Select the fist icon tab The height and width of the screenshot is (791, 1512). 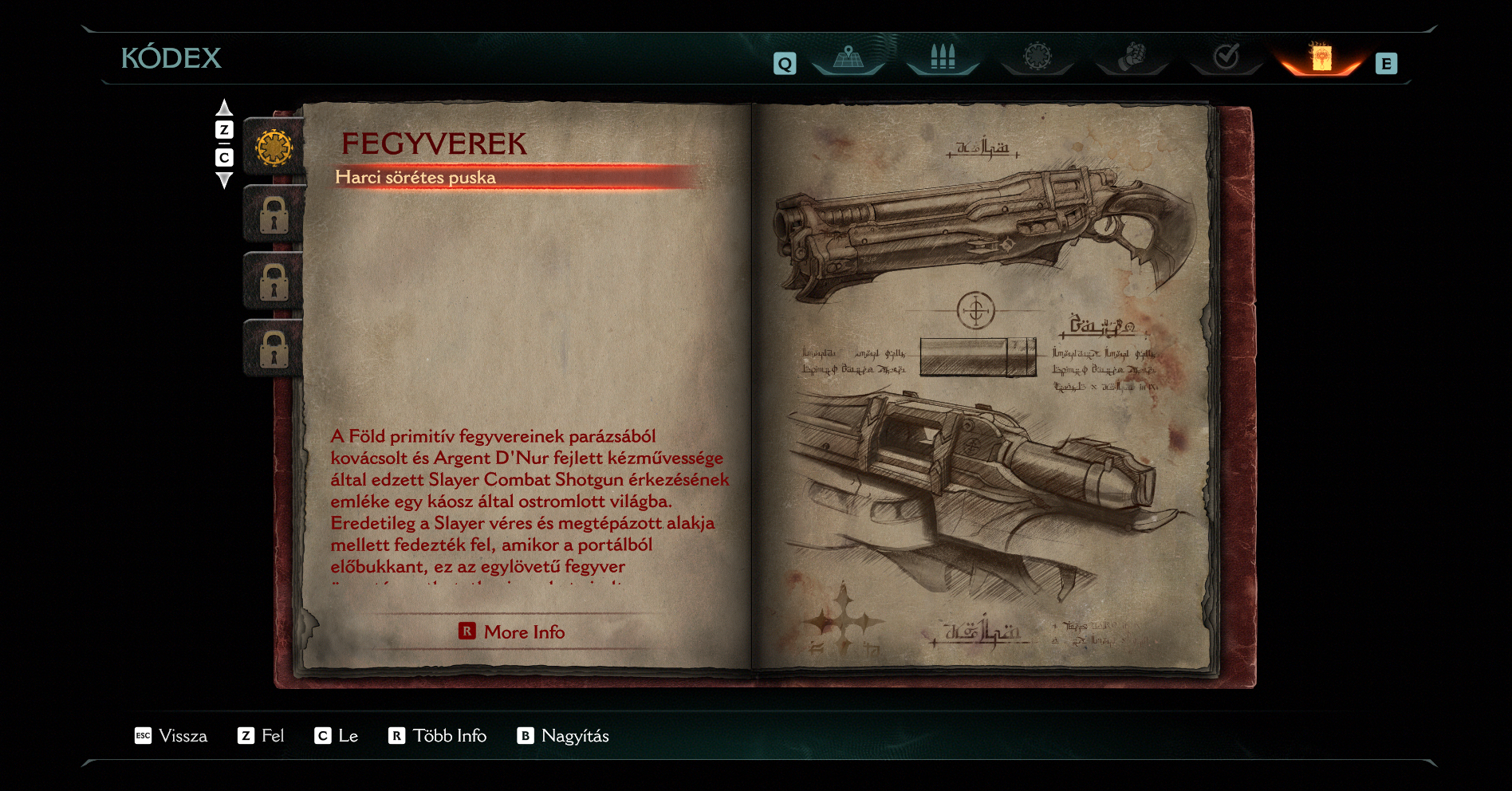(1132, 58)
